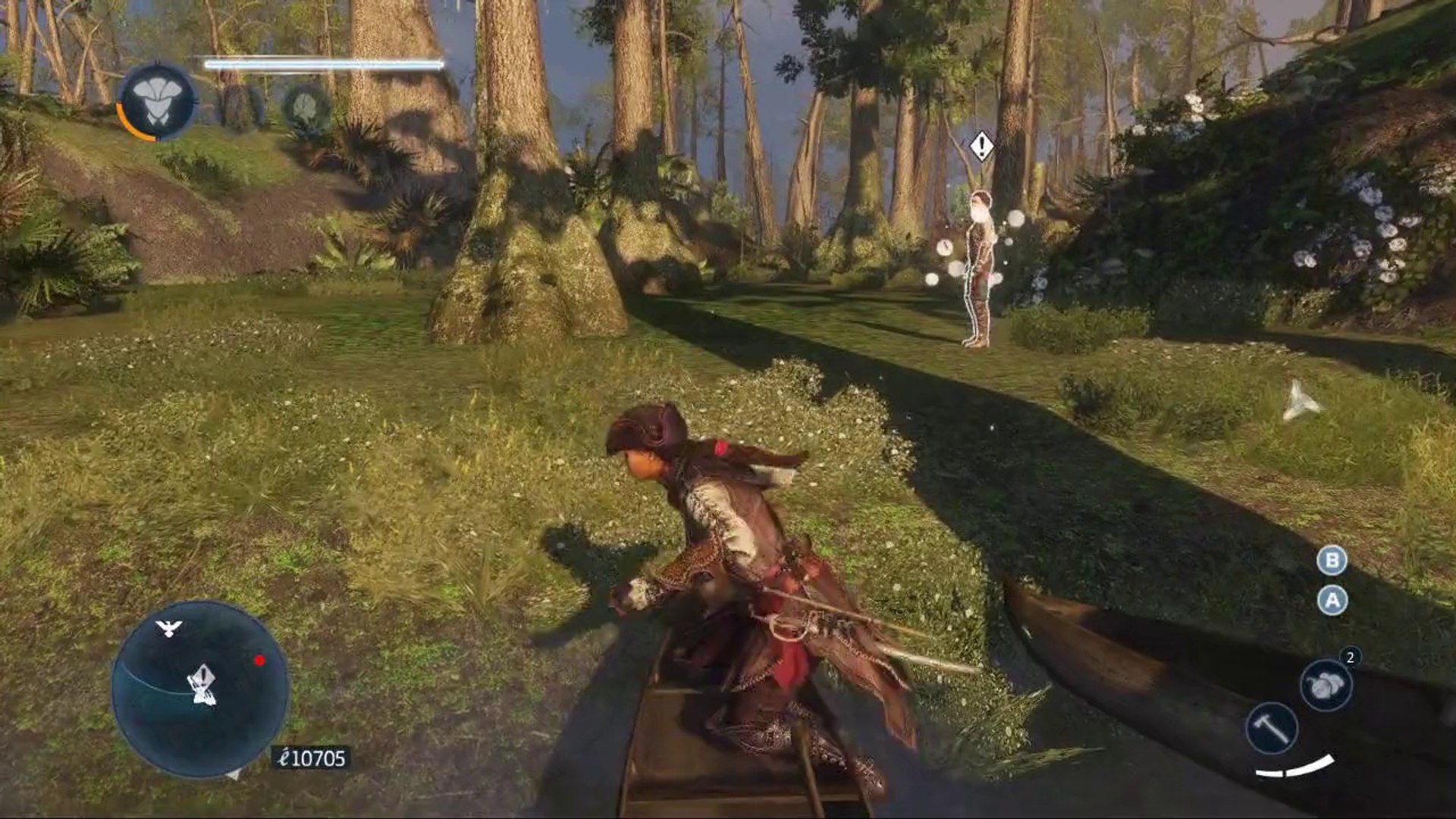This screenshot has width=1456, height=819.
Task: Click the Assassin persona emblem
Action: (157, 101)
